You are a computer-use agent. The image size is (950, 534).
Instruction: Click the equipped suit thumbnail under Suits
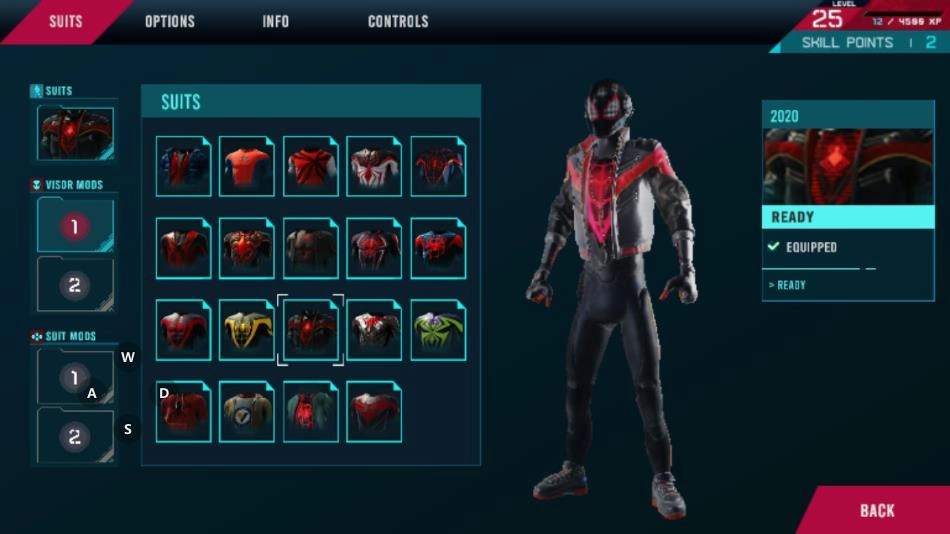[76, 134]
